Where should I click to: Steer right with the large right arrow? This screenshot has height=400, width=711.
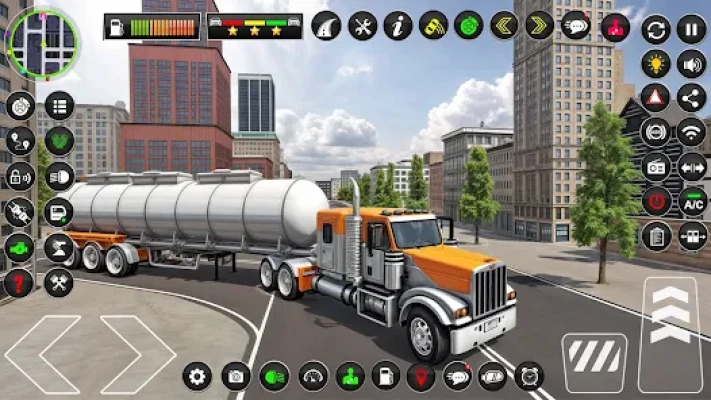tap(138, 354)
